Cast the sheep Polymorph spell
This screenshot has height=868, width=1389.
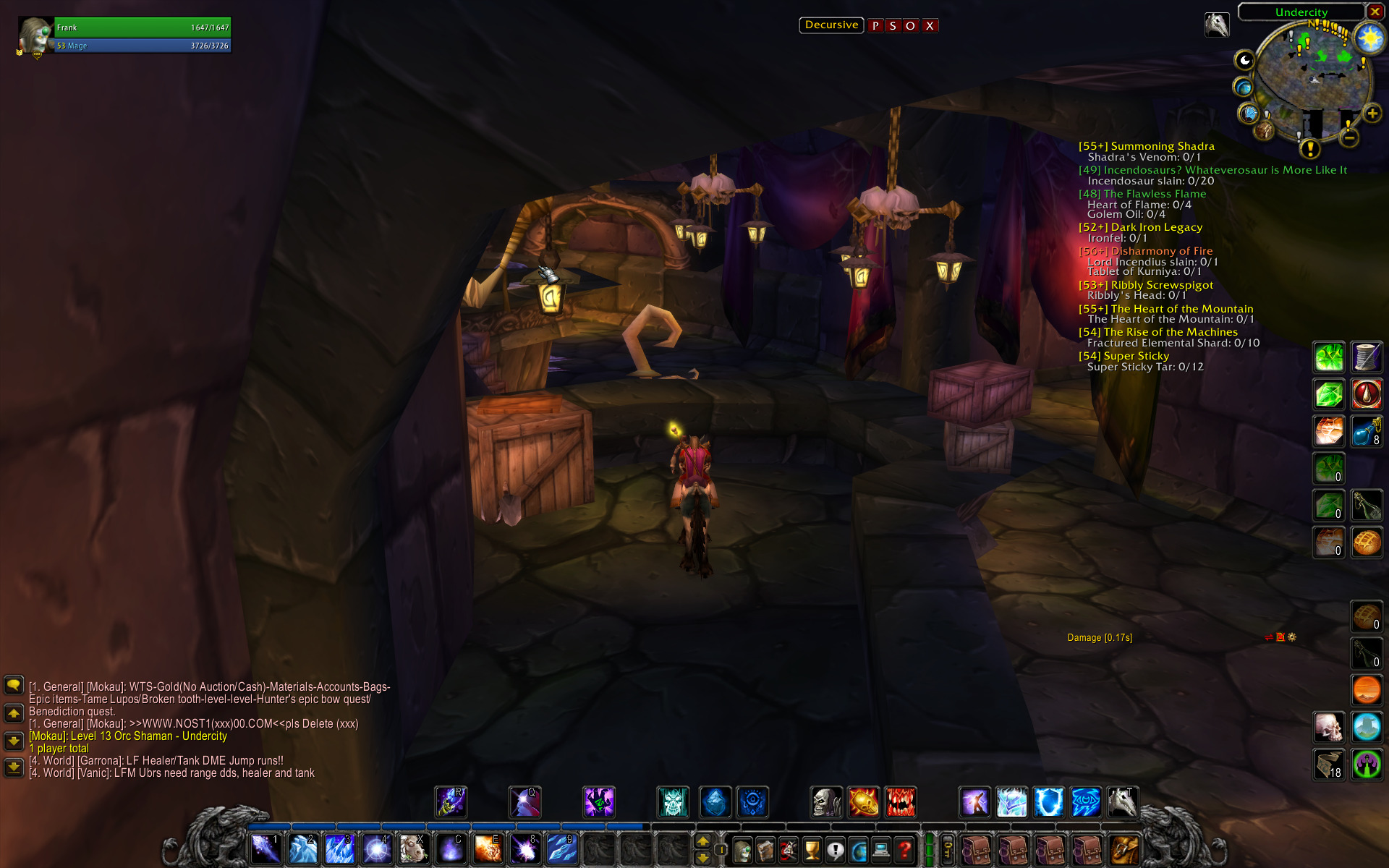click(x=413, y=849)
